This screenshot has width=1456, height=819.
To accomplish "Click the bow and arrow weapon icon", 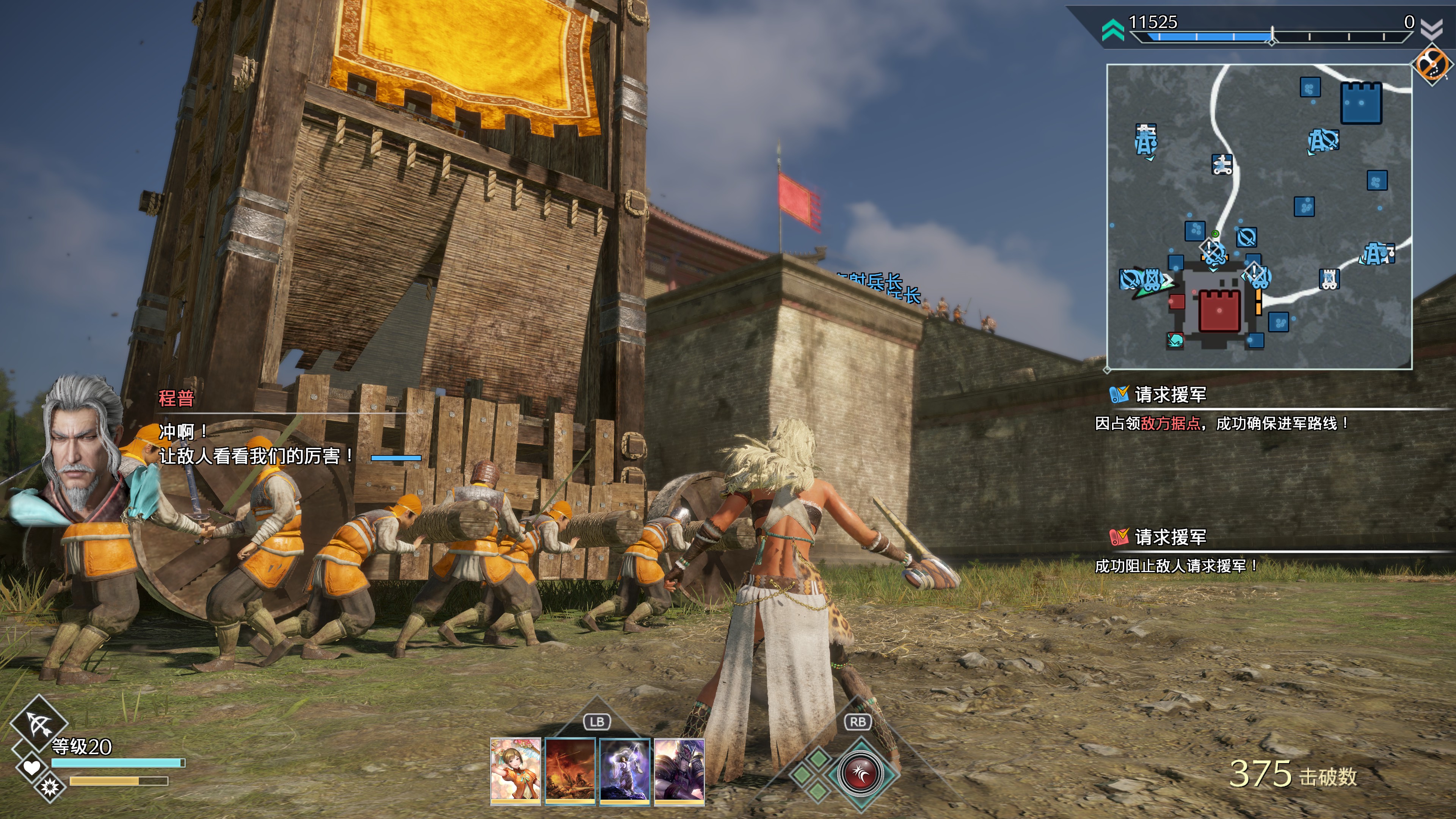I will tap(39, 723).
